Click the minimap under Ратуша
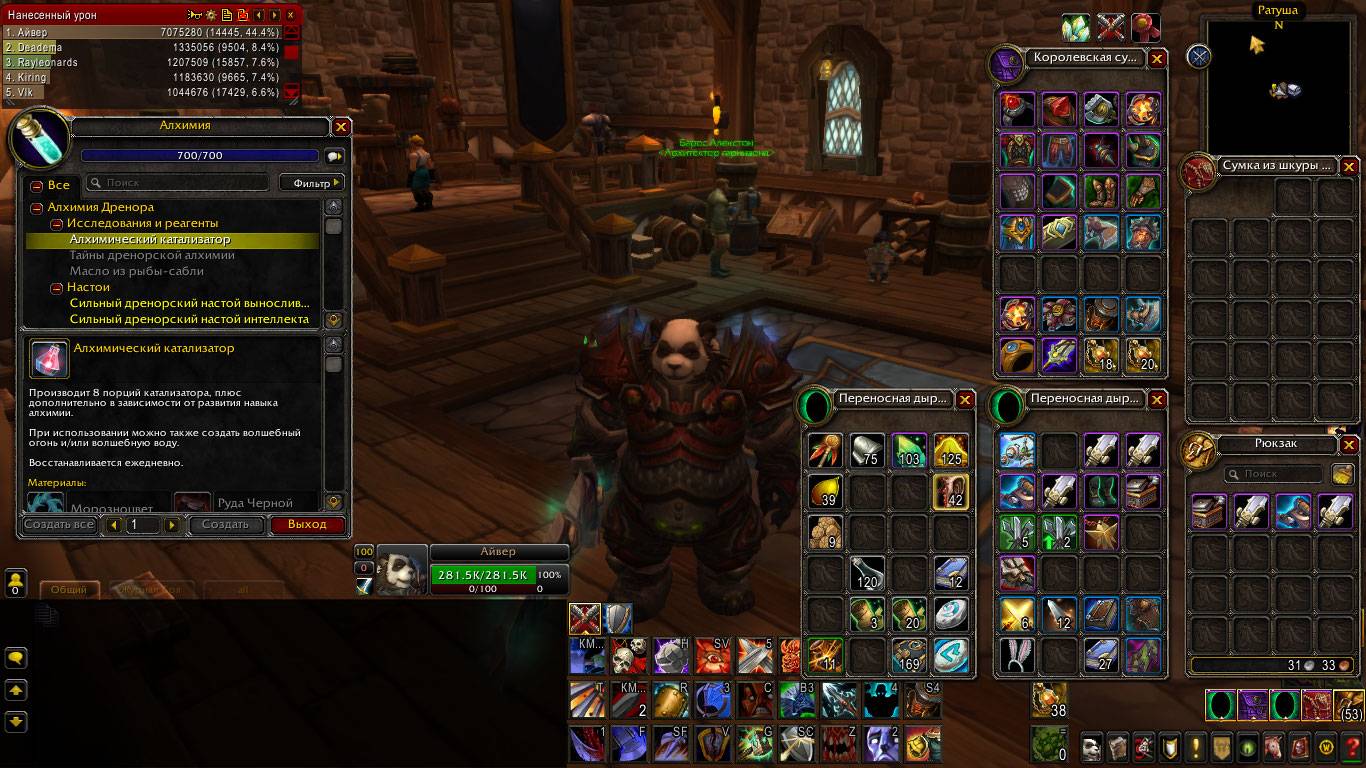 1277,88
